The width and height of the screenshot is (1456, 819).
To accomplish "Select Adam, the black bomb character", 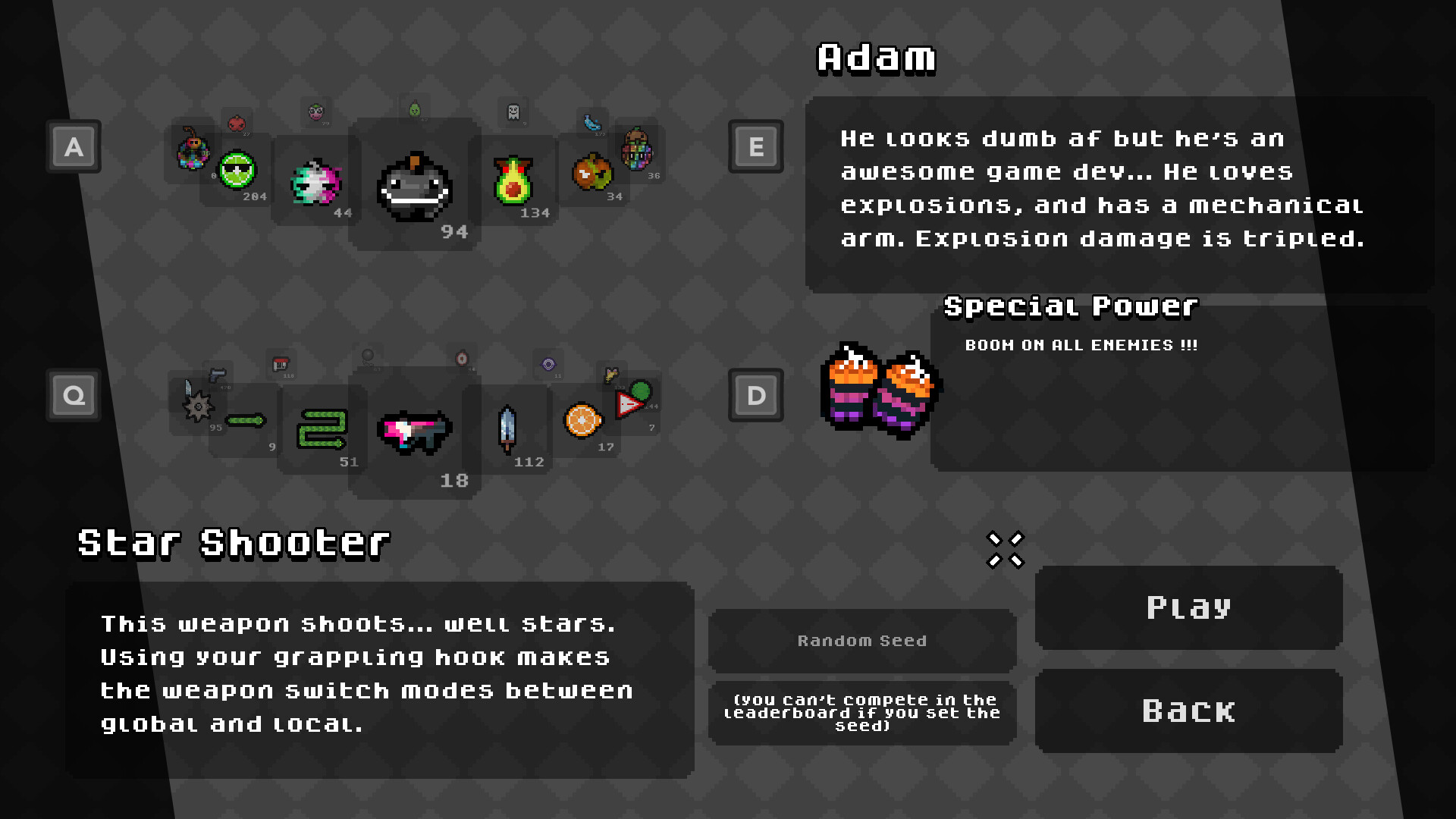I will [413, 186].
